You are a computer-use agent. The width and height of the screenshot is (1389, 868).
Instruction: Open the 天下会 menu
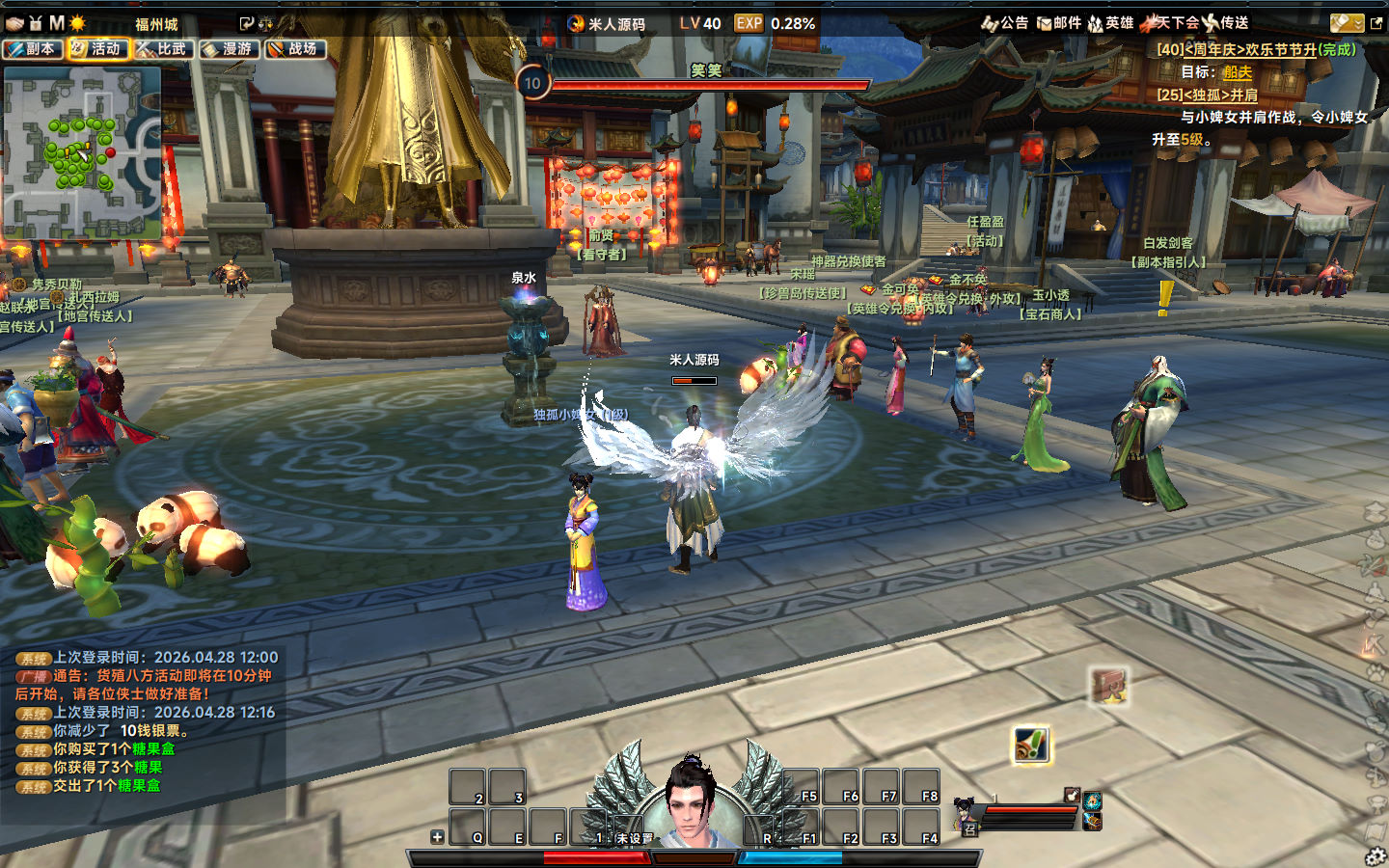[1169, 23]
